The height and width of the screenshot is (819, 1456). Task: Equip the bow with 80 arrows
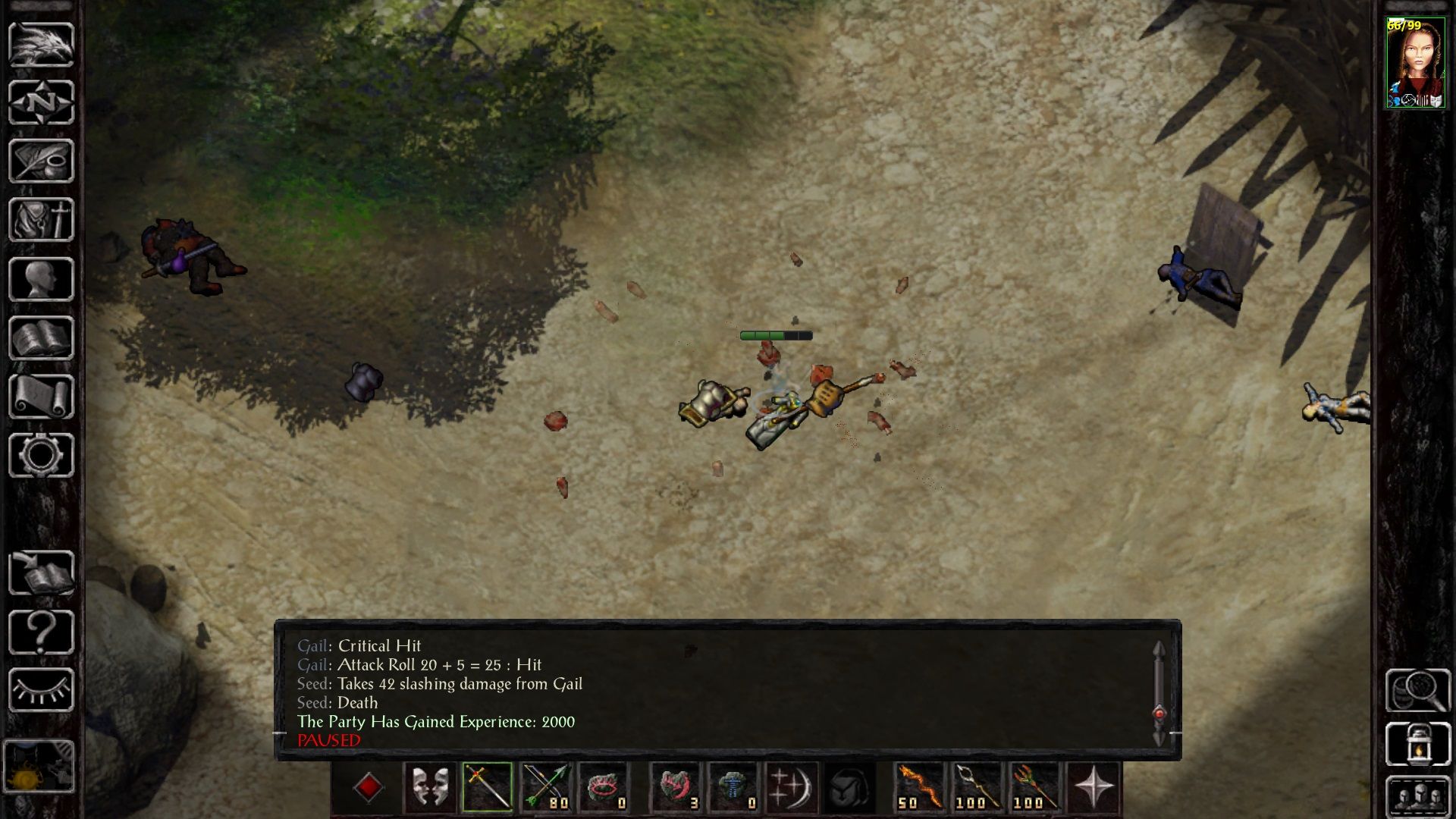point(546,787)
